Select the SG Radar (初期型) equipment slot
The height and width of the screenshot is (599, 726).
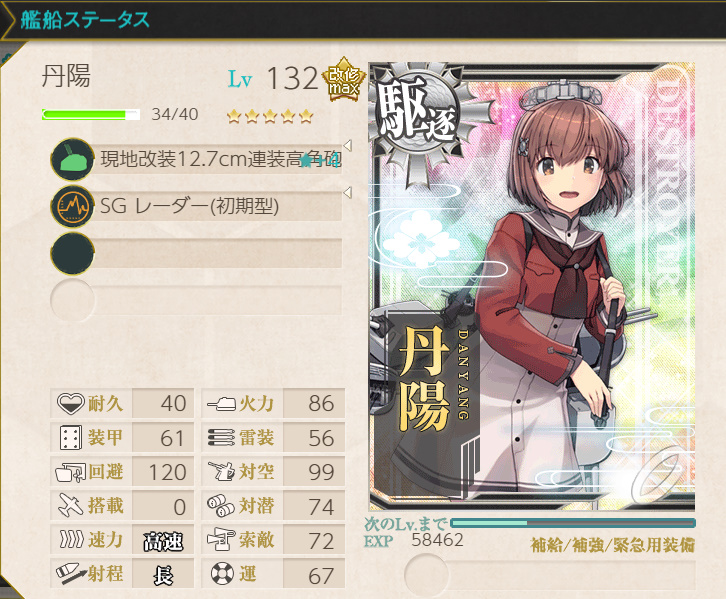click(x=200, y=206)
